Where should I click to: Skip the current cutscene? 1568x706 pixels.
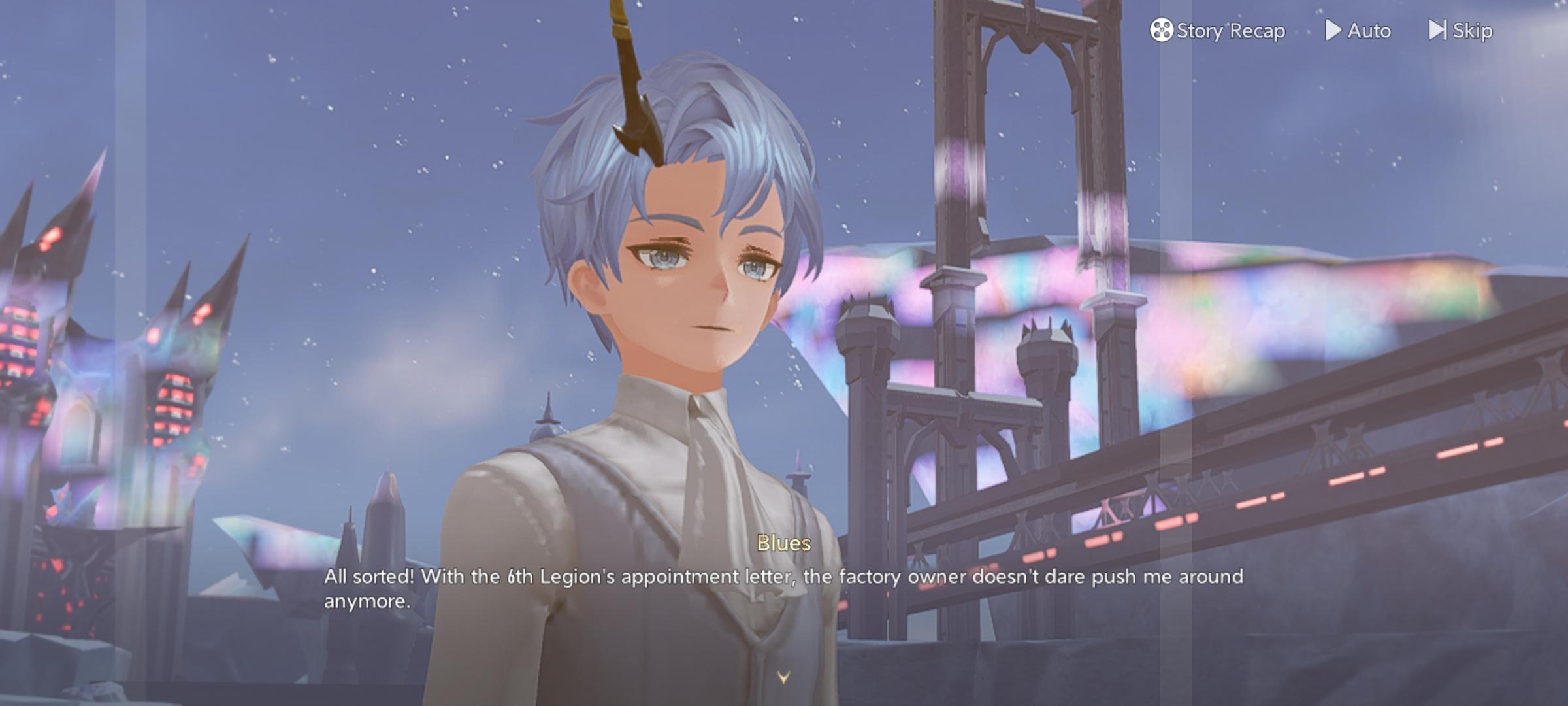pos(1460,31)
